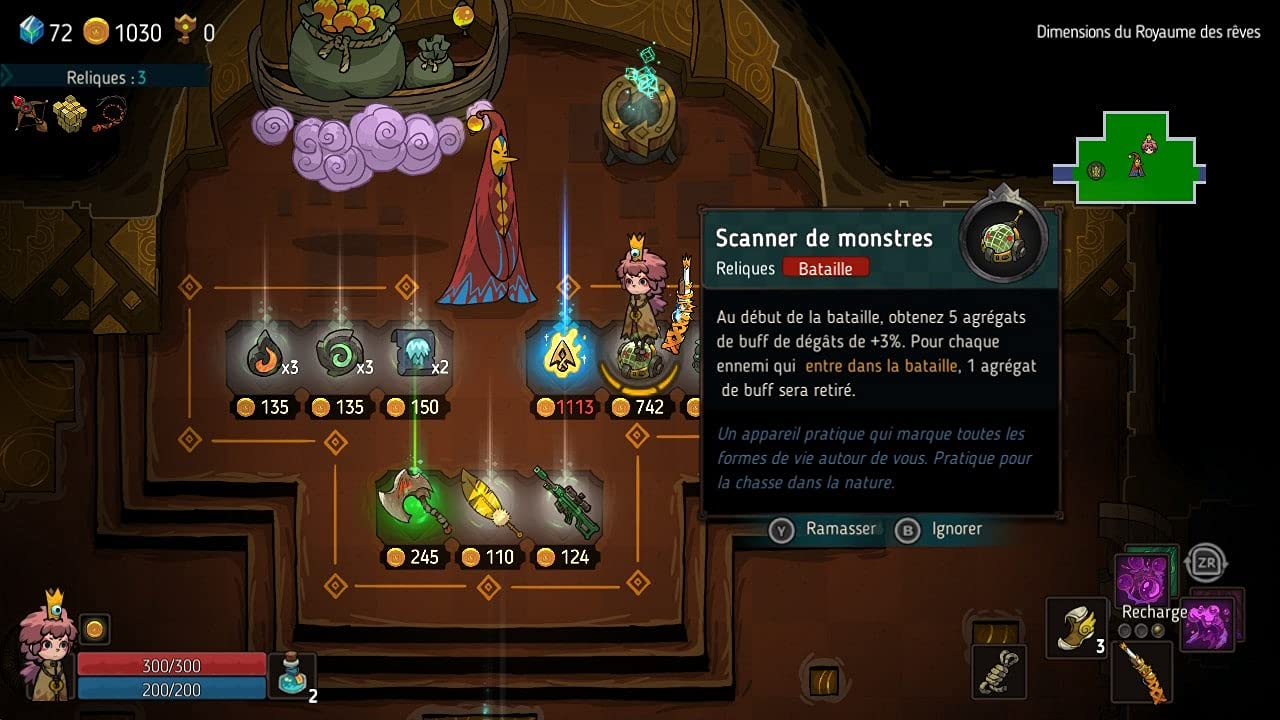
Task: Click the Ramasser pickup option
Action: (x=823, y=529)
